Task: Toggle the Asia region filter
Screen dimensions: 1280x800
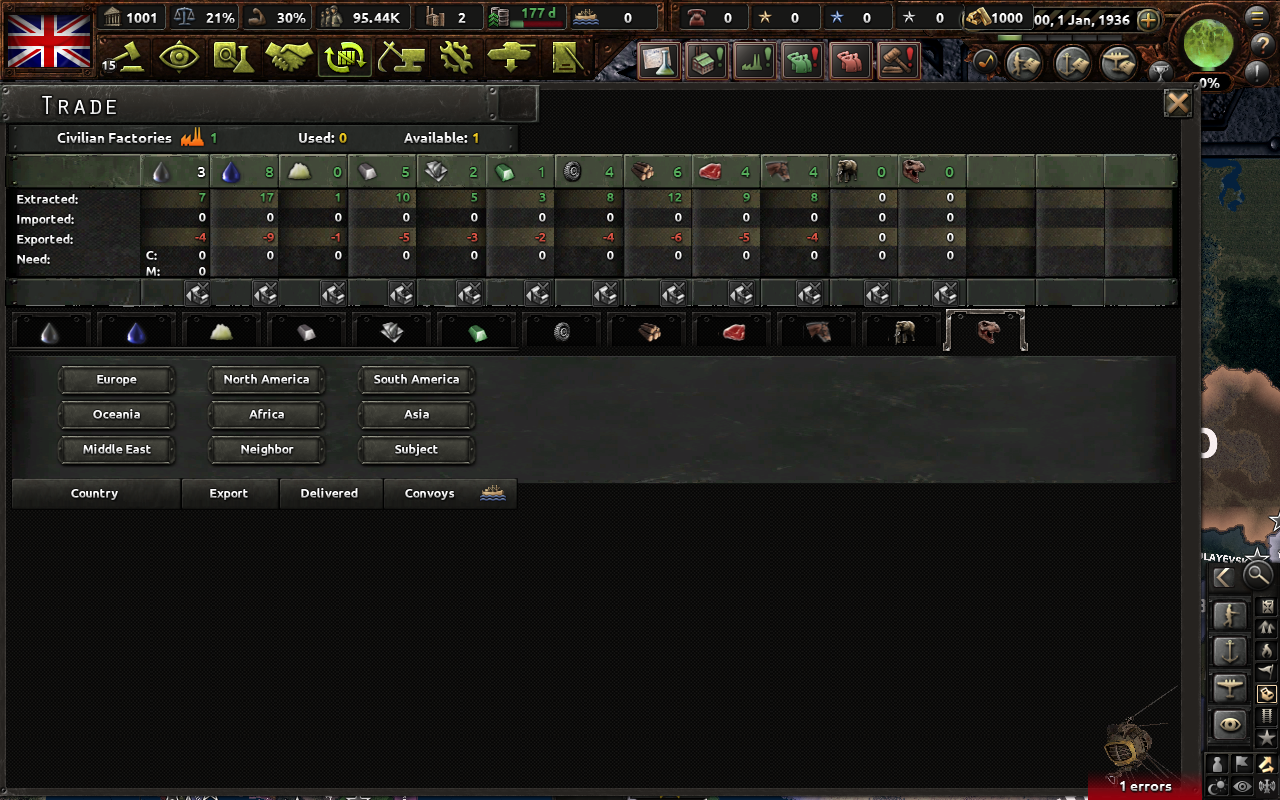Action: coord(416,414)
